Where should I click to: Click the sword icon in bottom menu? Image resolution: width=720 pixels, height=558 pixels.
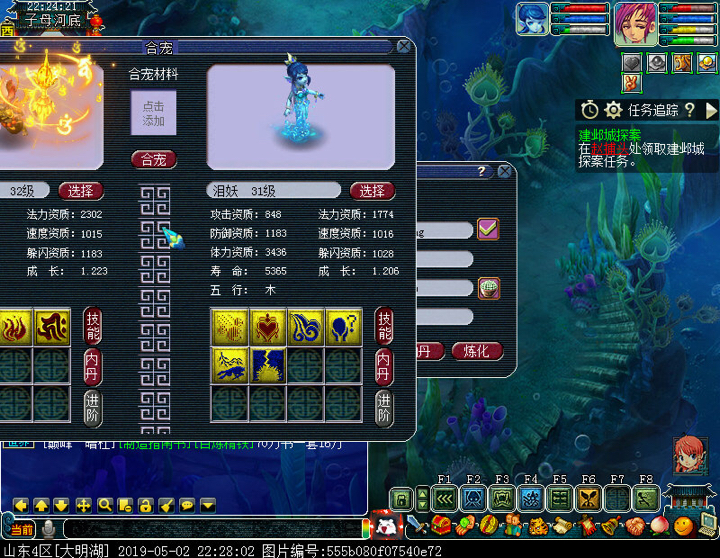click(x=415, y=525)
